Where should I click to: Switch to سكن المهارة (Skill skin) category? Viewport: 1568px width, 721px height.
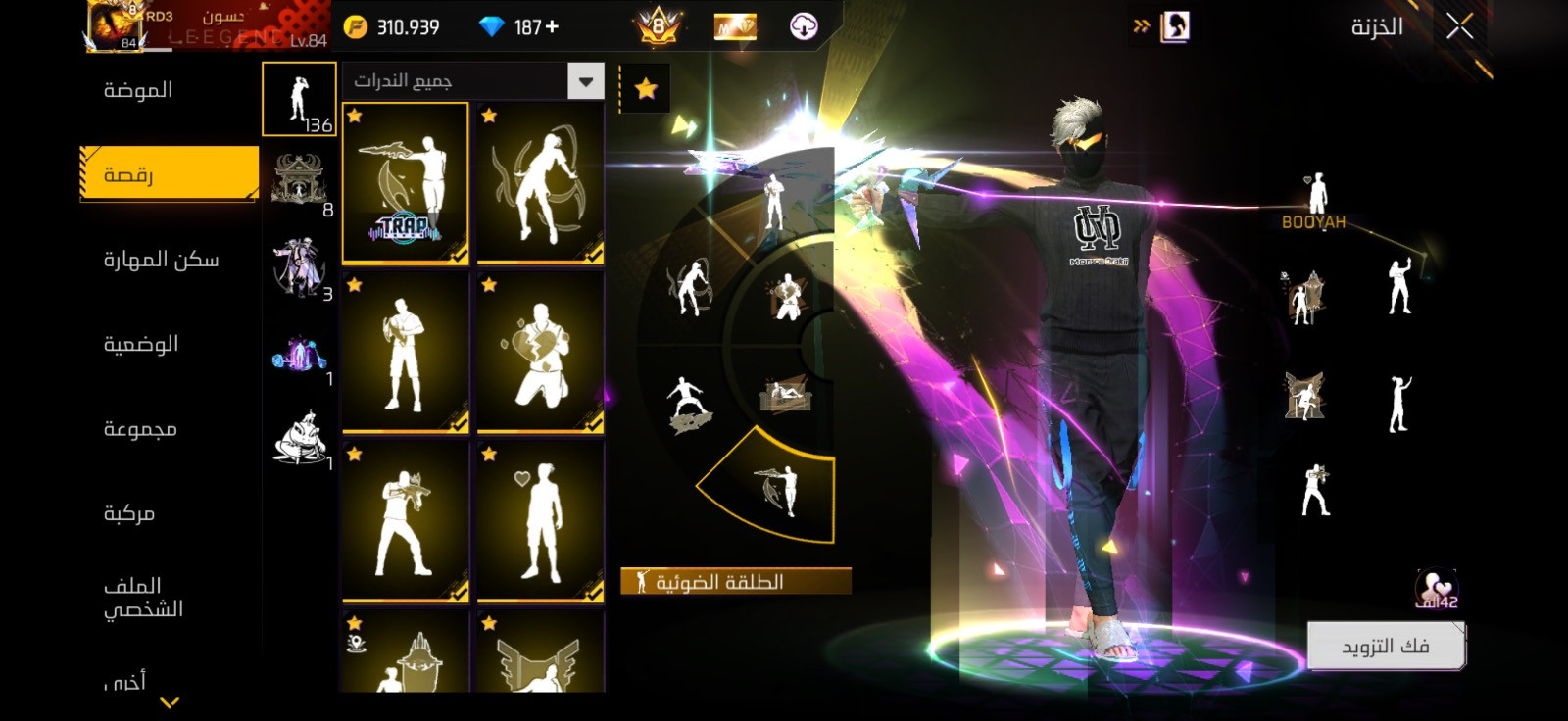(x=162, y=260)
